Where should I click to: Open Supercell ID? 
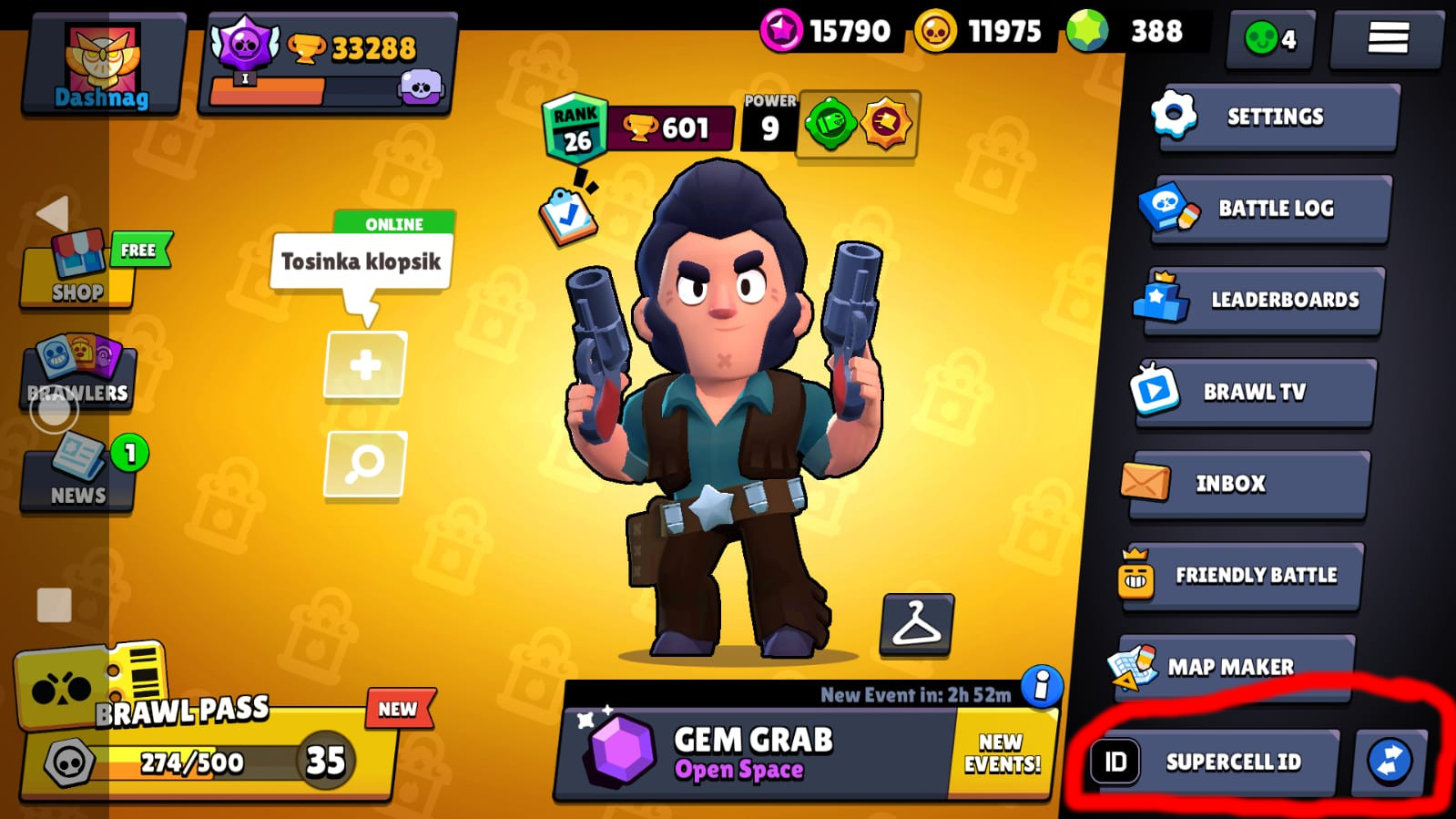[x=1214, y=762]
